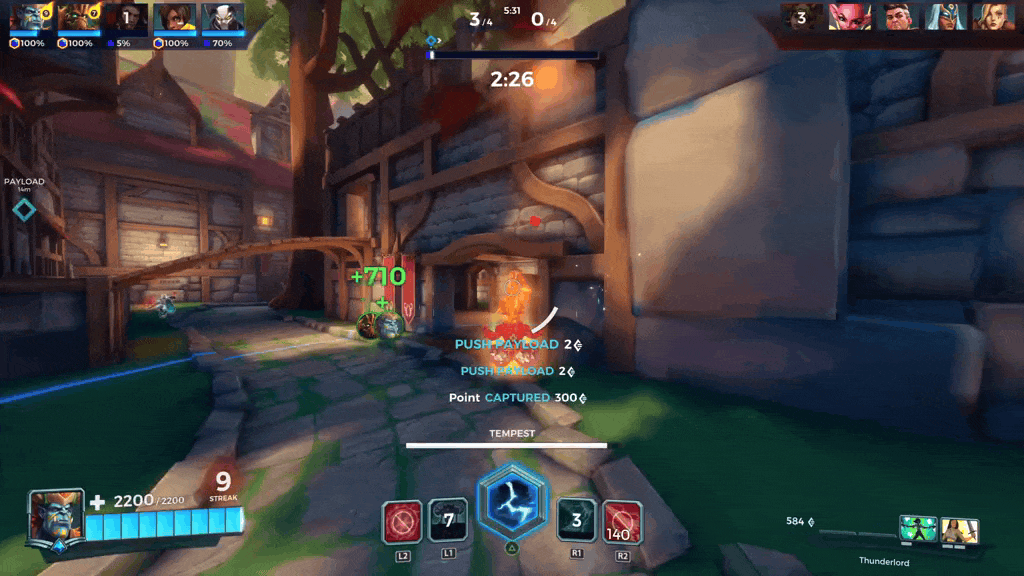Click the disabled red ability showing 140
The image size is (1024, 576).
[623, 522]
